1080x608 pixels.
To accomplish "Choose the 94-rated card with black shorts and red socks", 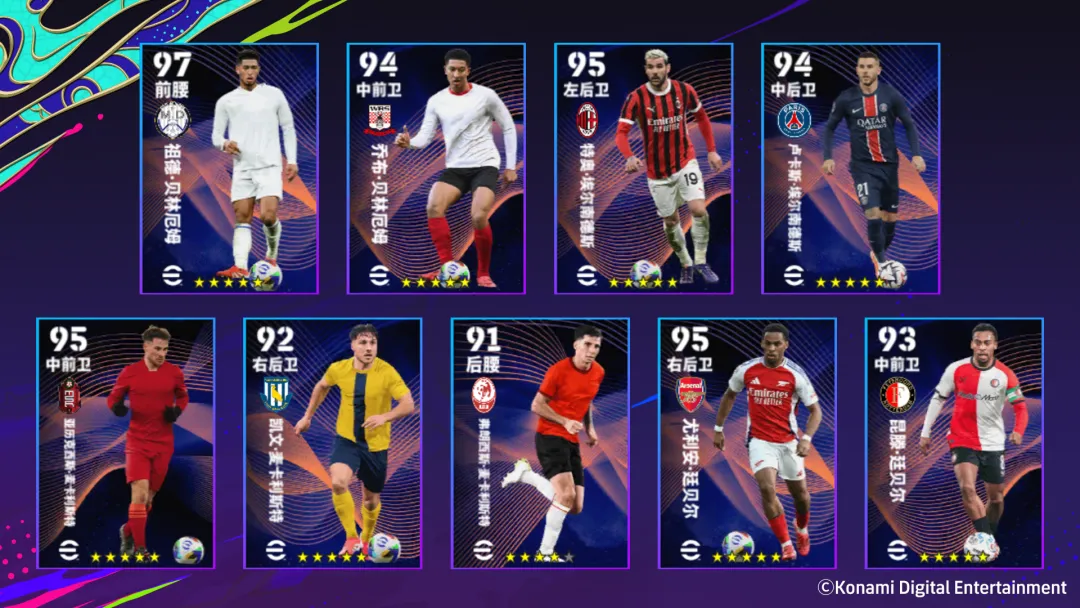I will click(x=436, y=168).
